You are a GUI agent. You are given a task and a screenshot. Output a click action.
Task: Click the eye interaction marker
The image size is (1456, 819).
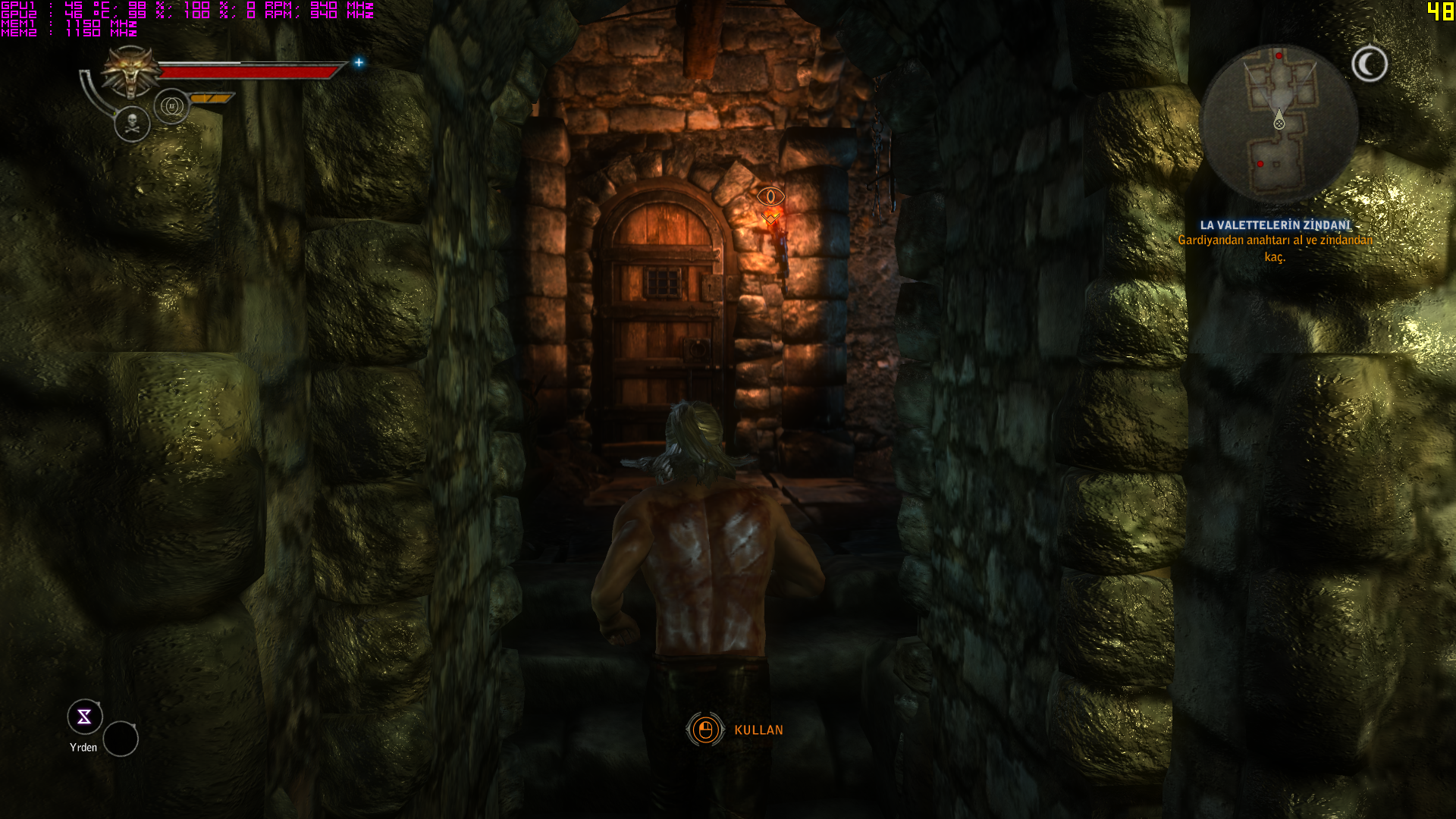pos(770,197)
